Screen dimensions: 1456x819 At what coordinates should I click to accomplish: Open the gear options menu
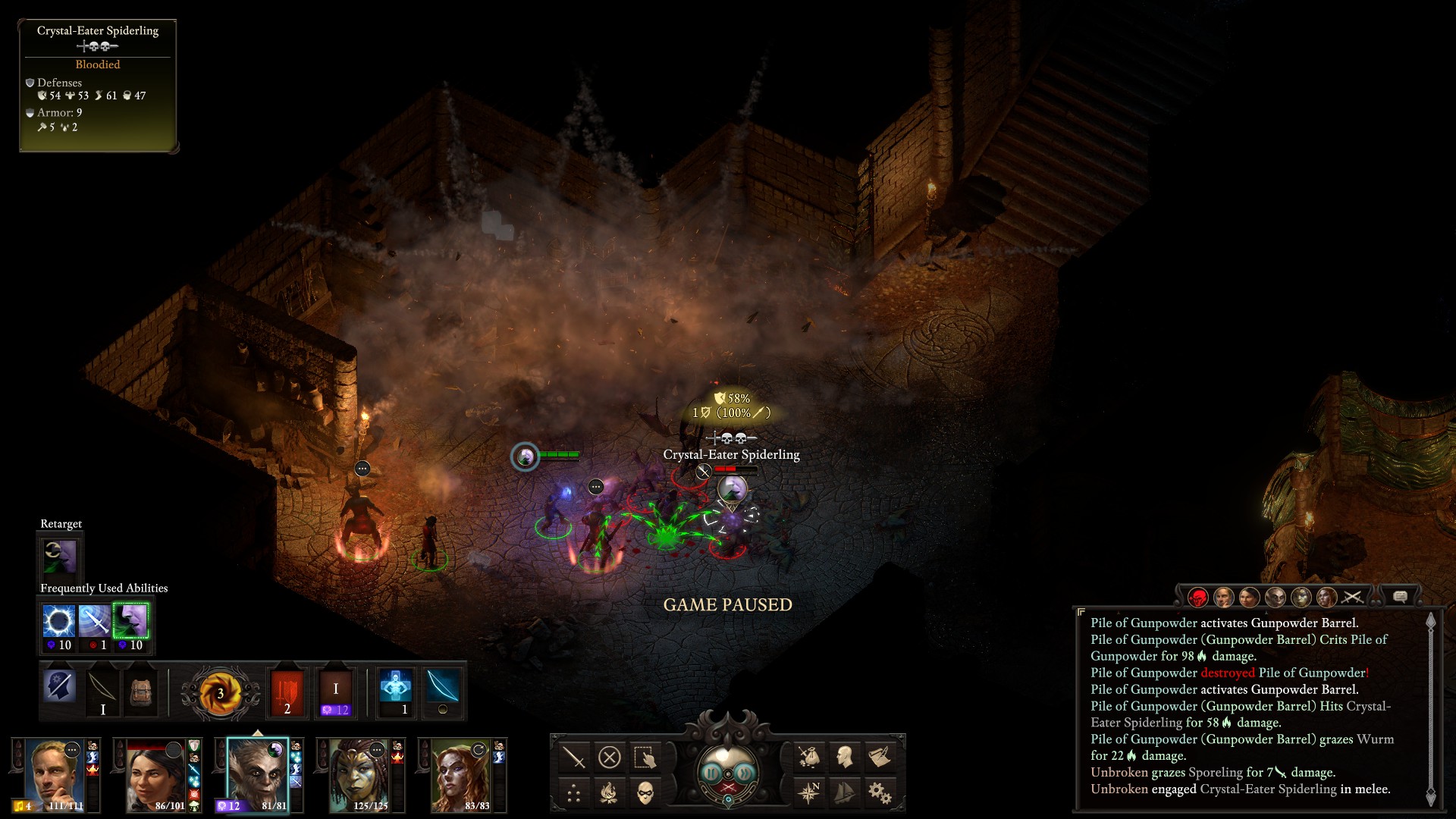click(x=880, y=793)
